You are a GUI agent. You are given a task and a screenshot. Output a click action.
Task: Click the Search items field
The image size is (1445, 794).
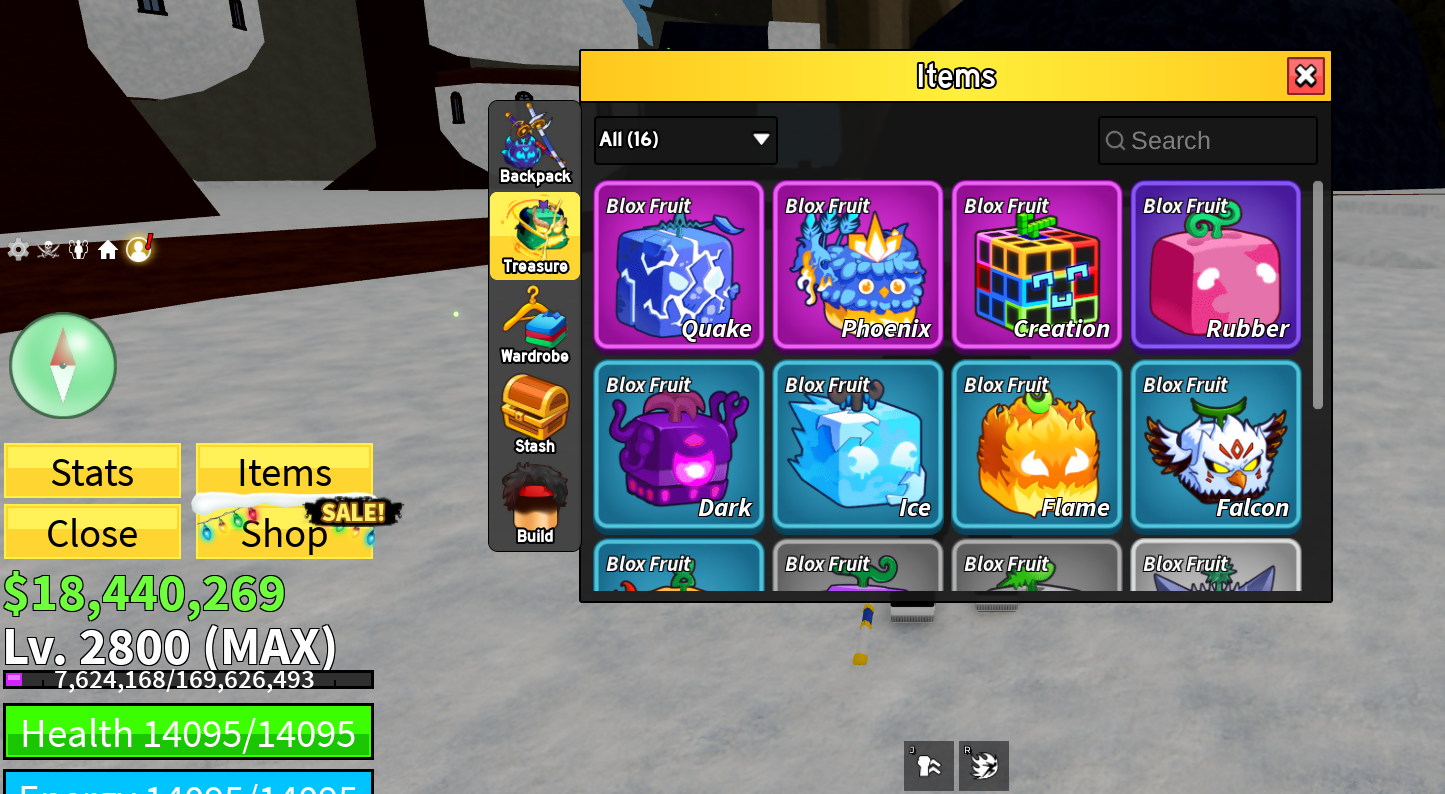1207,140
